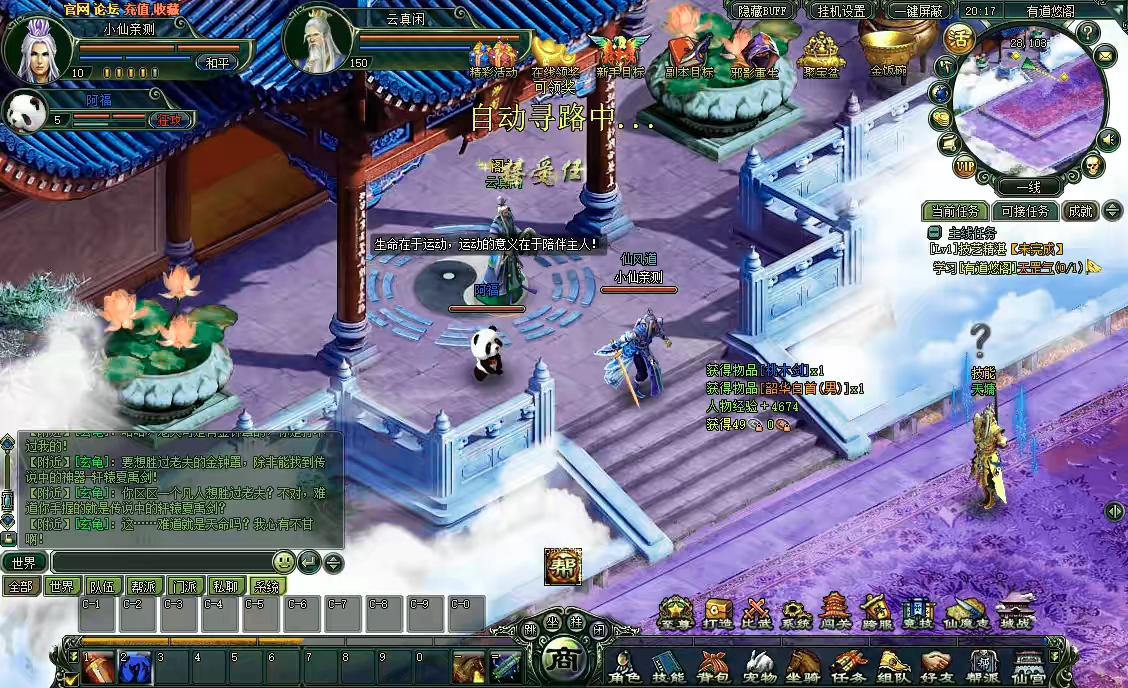This screenshot has width=1128, height=688.
Task: Open the 好友 friends menu
Action: (x=936, y=664)
